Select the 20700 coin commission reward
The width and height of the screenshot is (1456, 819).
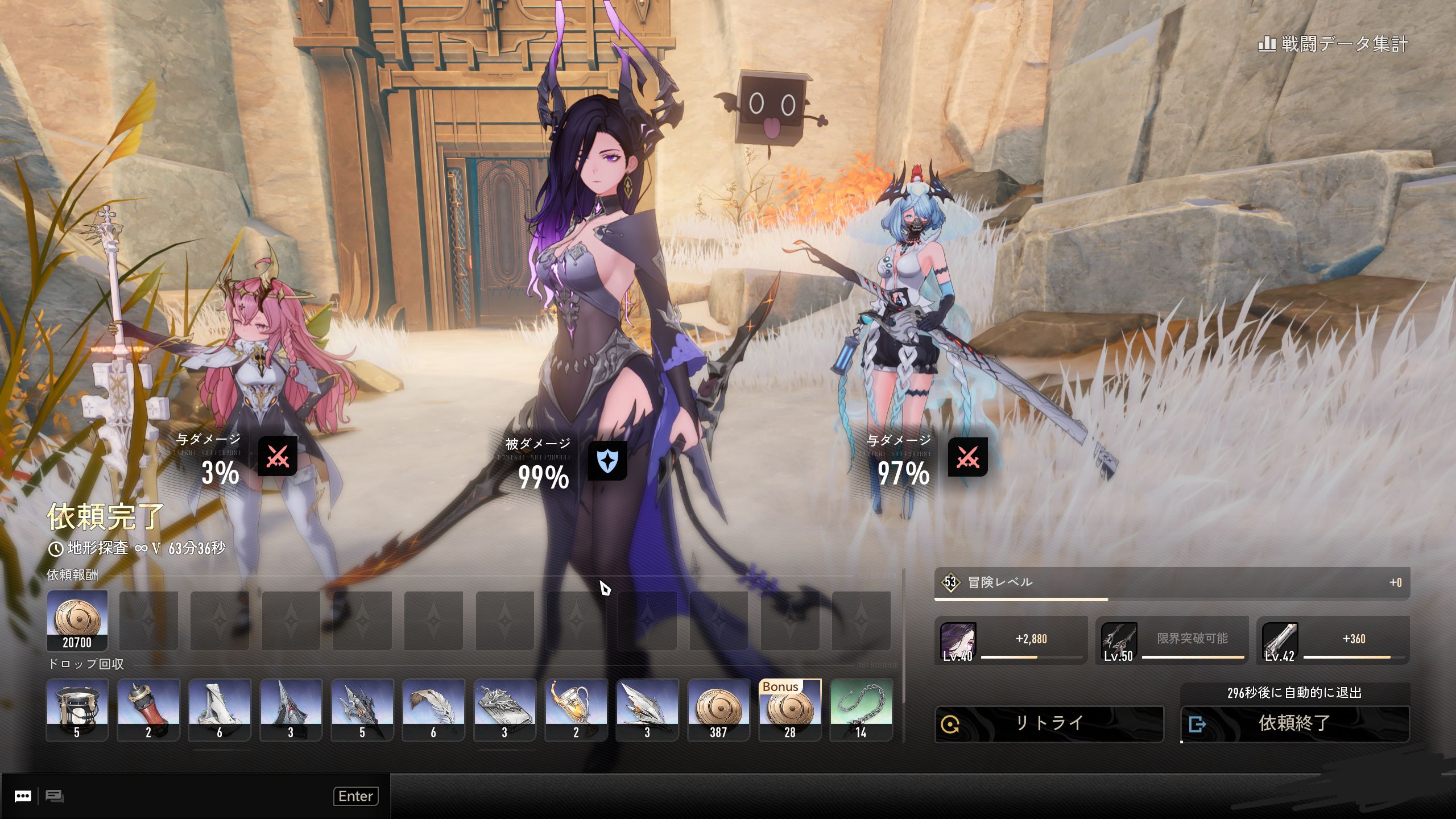tap(77, 621)
